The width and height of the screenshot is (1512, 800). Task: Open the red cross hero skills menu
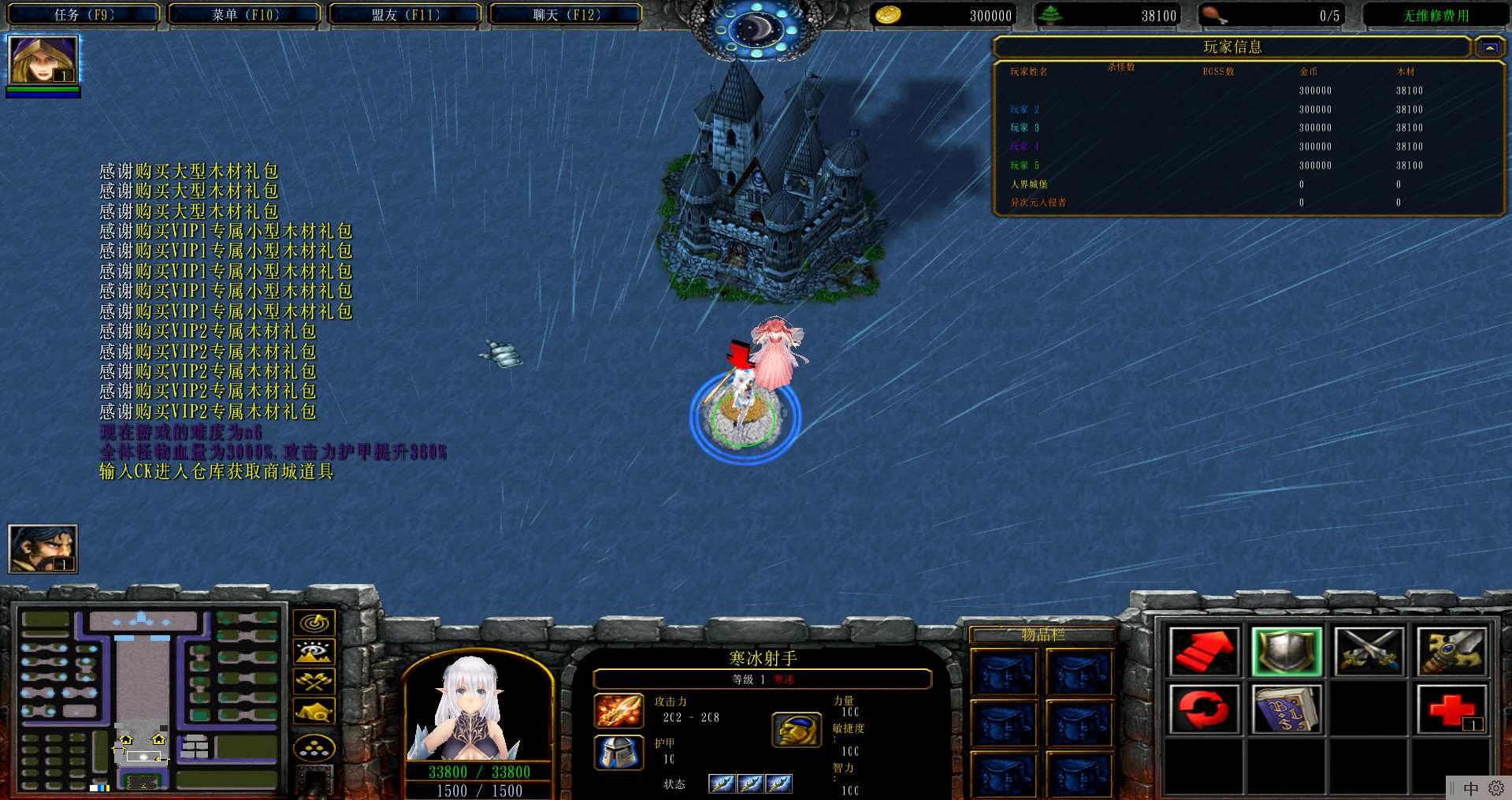coord(1451,709)
